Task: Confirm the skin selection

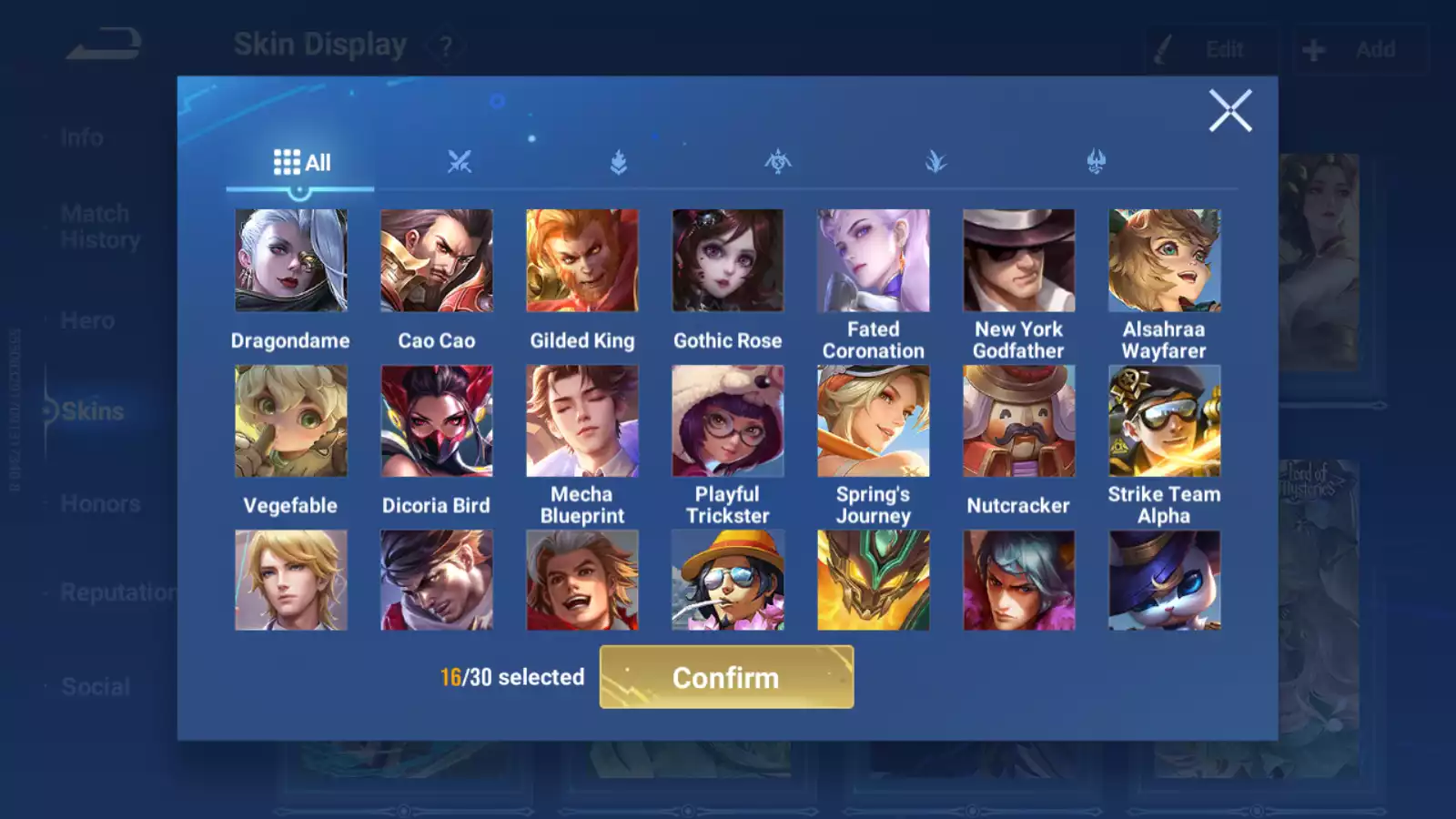Action: click(x=726, y=677)
